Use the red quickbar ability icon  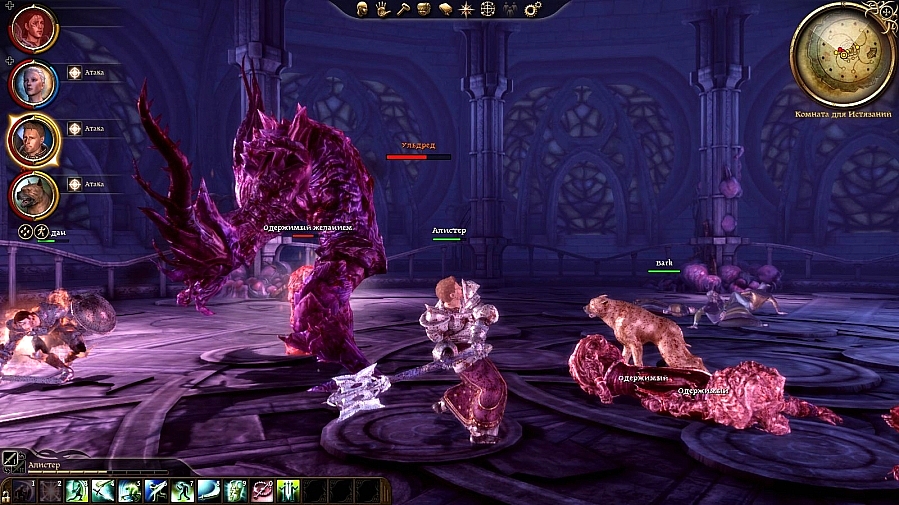pos(262,490)
